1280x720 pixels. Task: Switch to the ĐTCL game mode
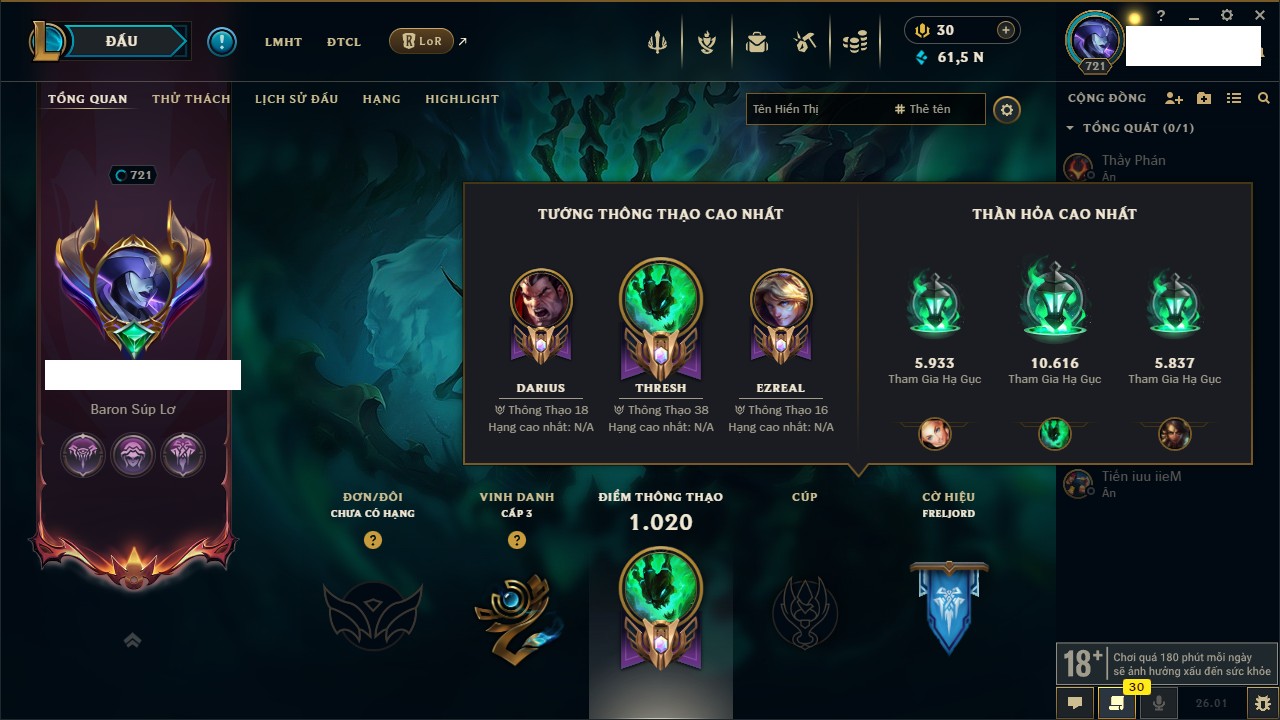pyautogui.click(x=343, y=42)
